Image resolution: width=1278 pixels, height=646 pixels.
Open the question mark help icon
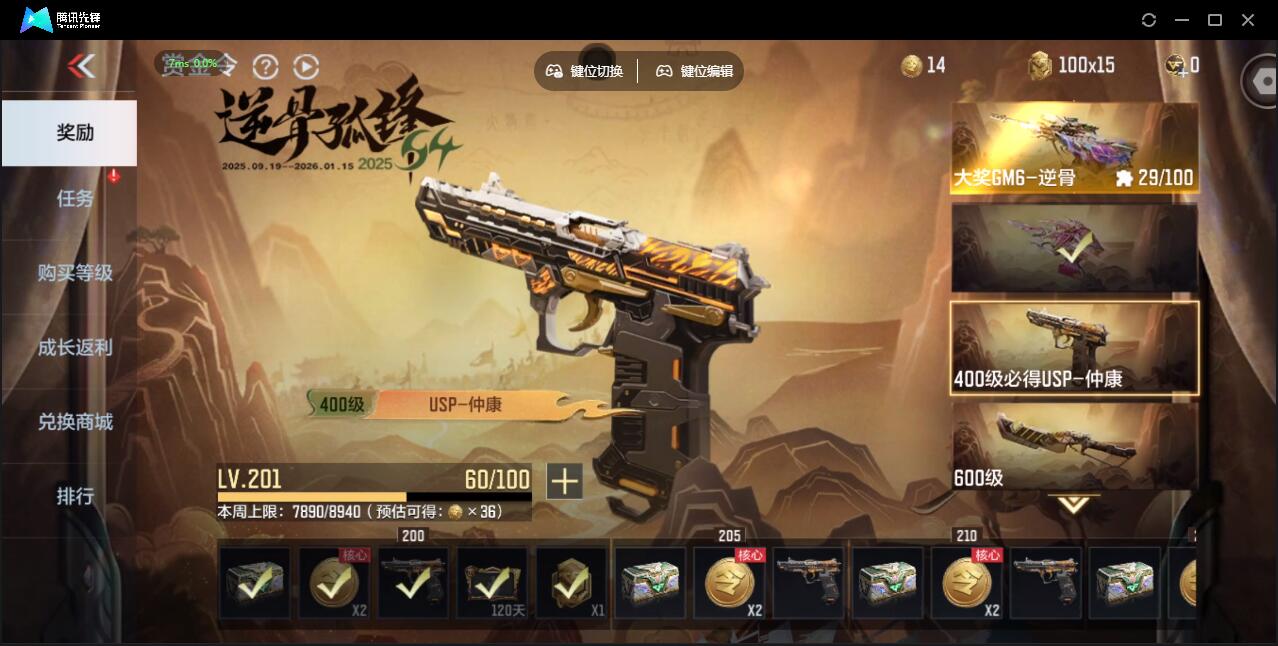(265, 67)
